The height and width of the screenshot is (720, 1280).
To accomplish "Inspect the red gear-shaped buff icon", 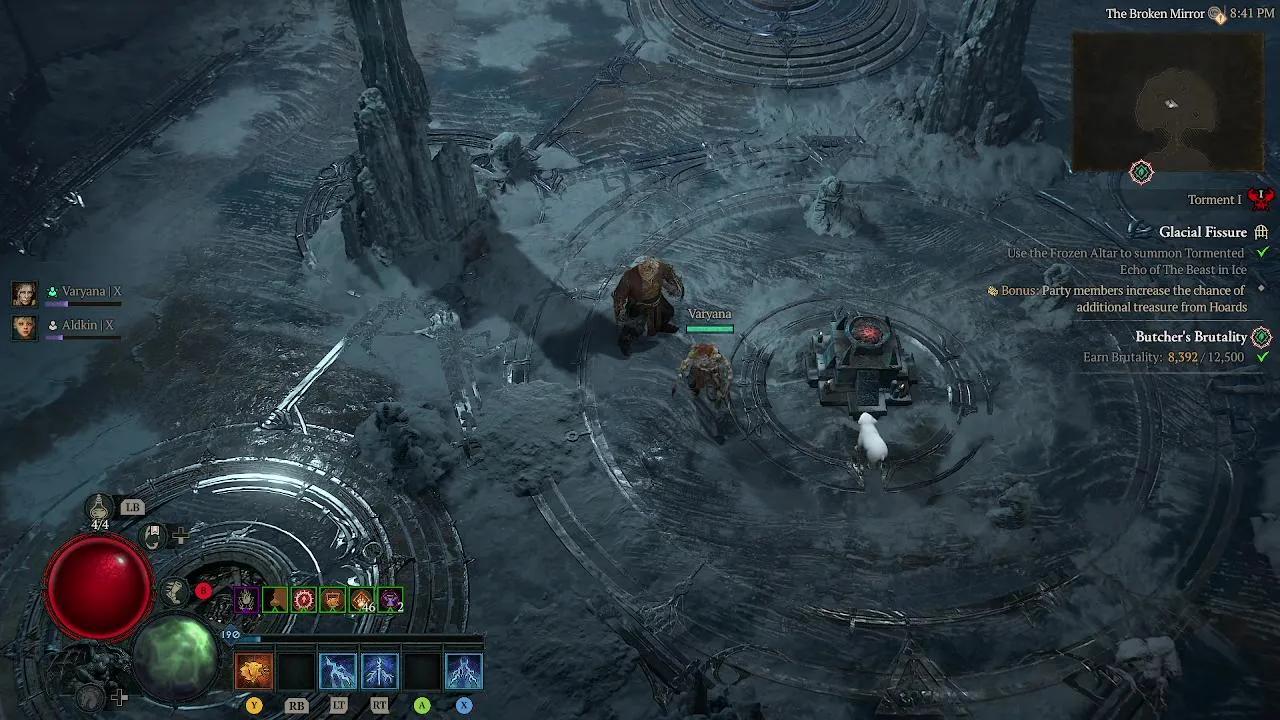I will (x=304, y=599).
